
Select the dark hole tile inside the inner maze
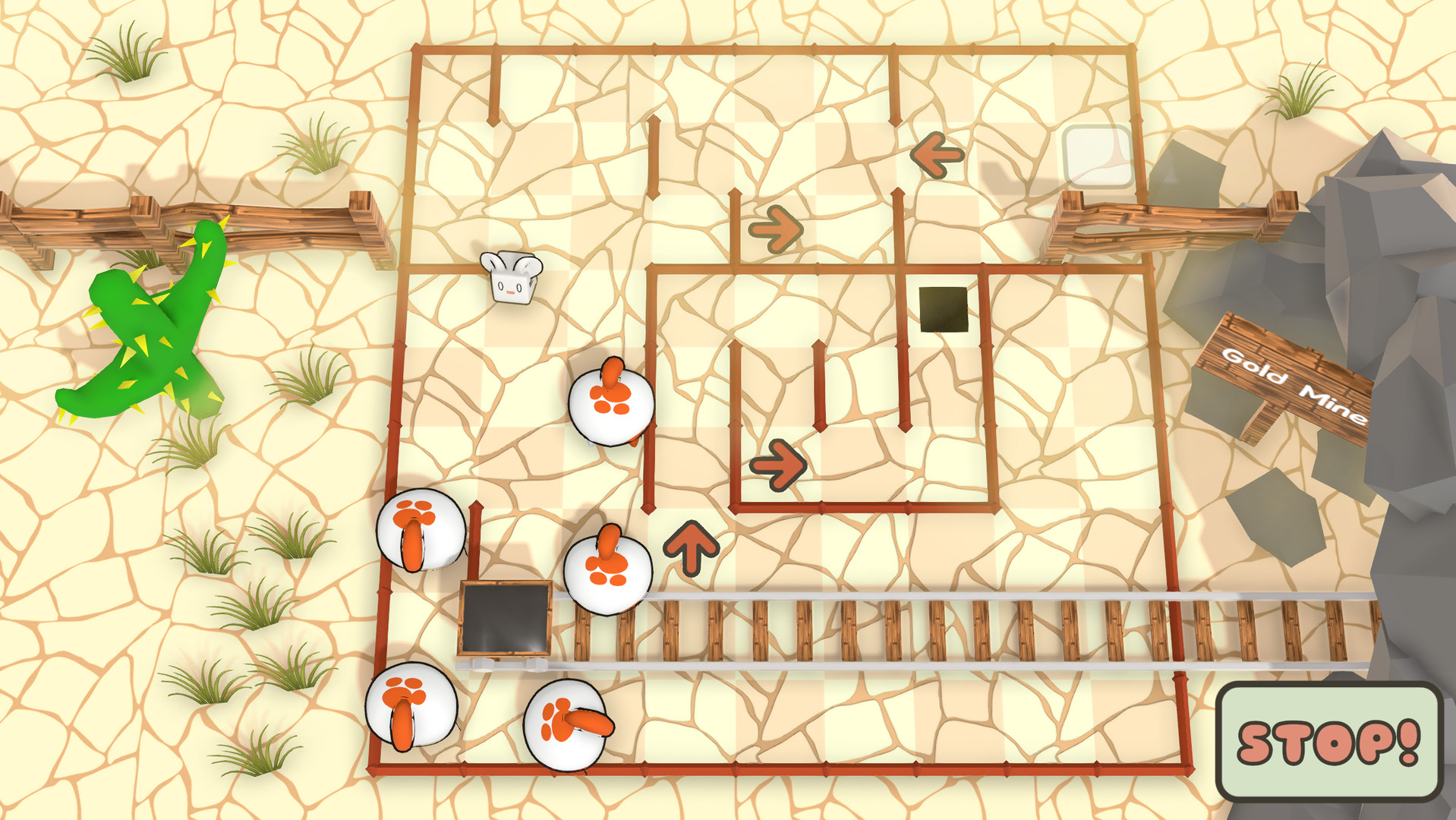click(943, 307)
